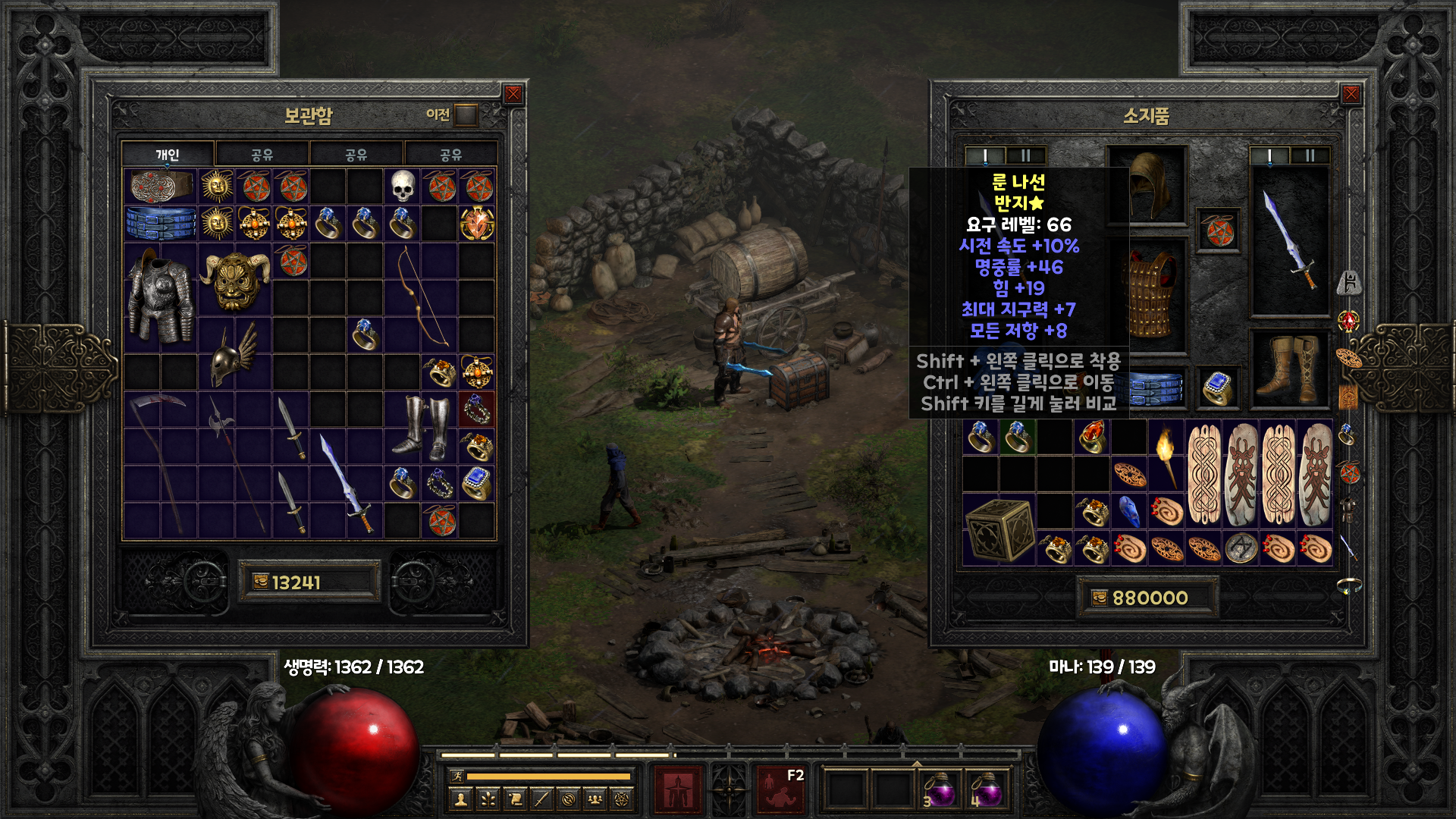
Task: Click the right skill button labeled F2
Action: [781, 789]
